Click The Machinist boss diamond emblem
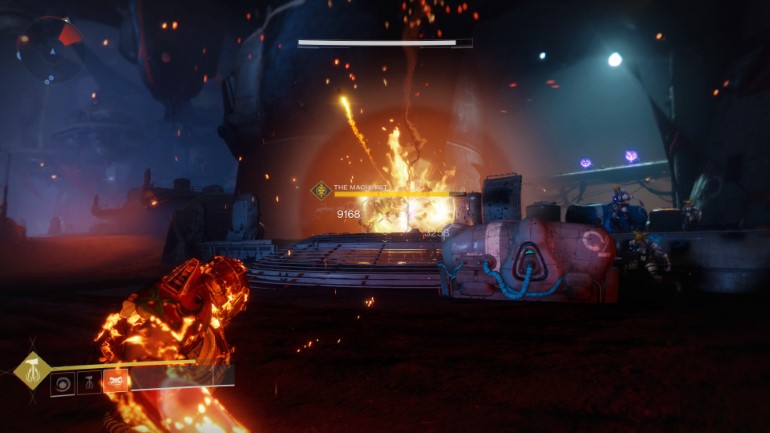The image size is (770, 433). tap(321, 190)
